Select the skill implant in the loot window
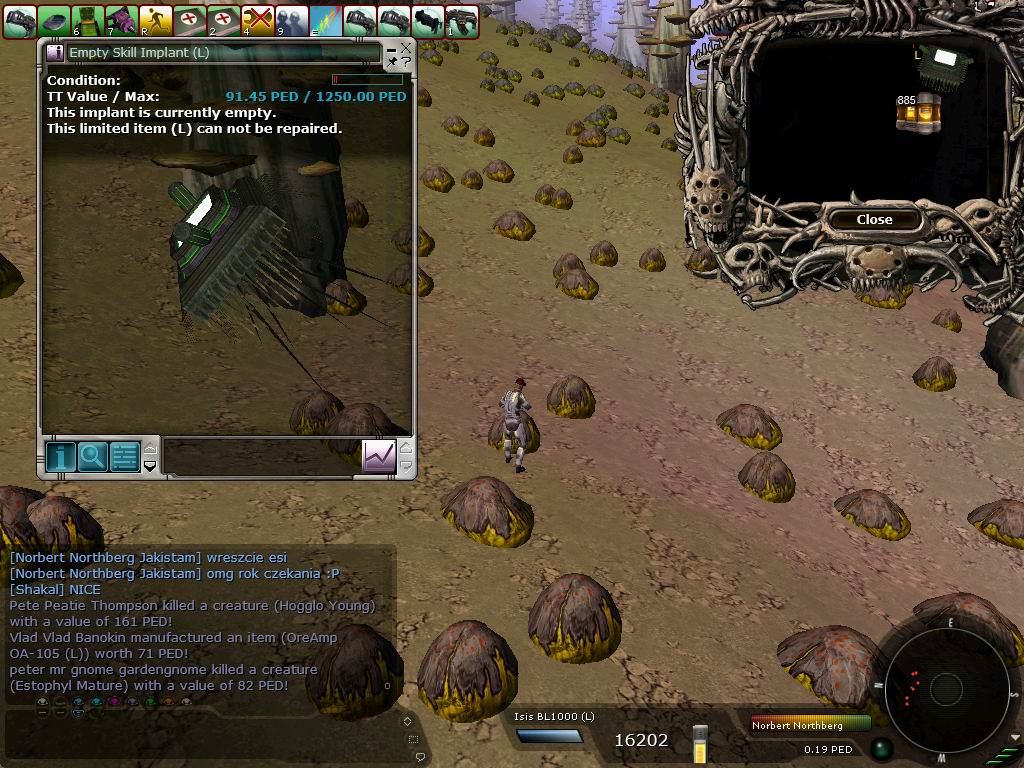 (938, 64)
